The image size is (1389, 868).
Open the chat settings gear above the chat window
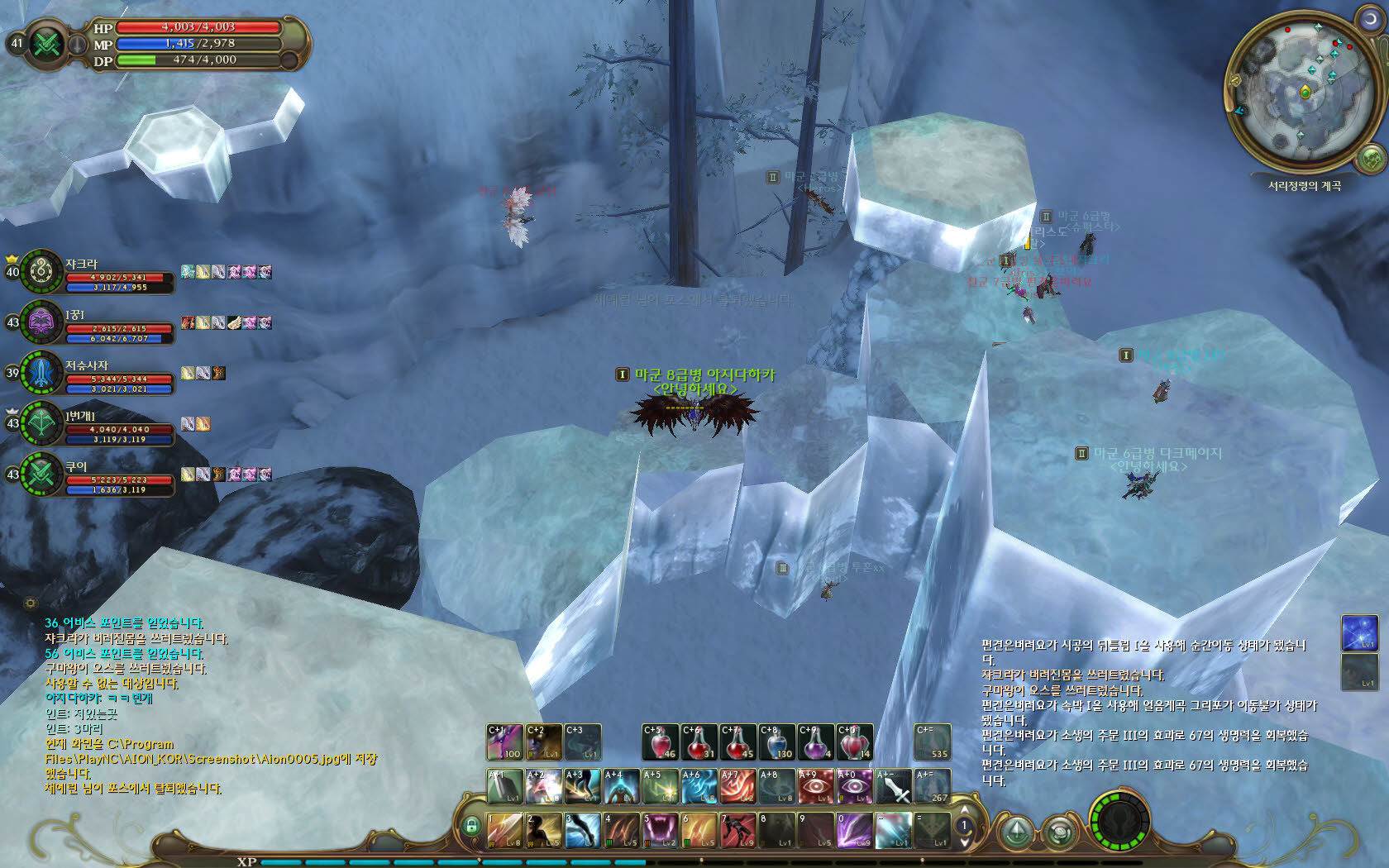31,603
